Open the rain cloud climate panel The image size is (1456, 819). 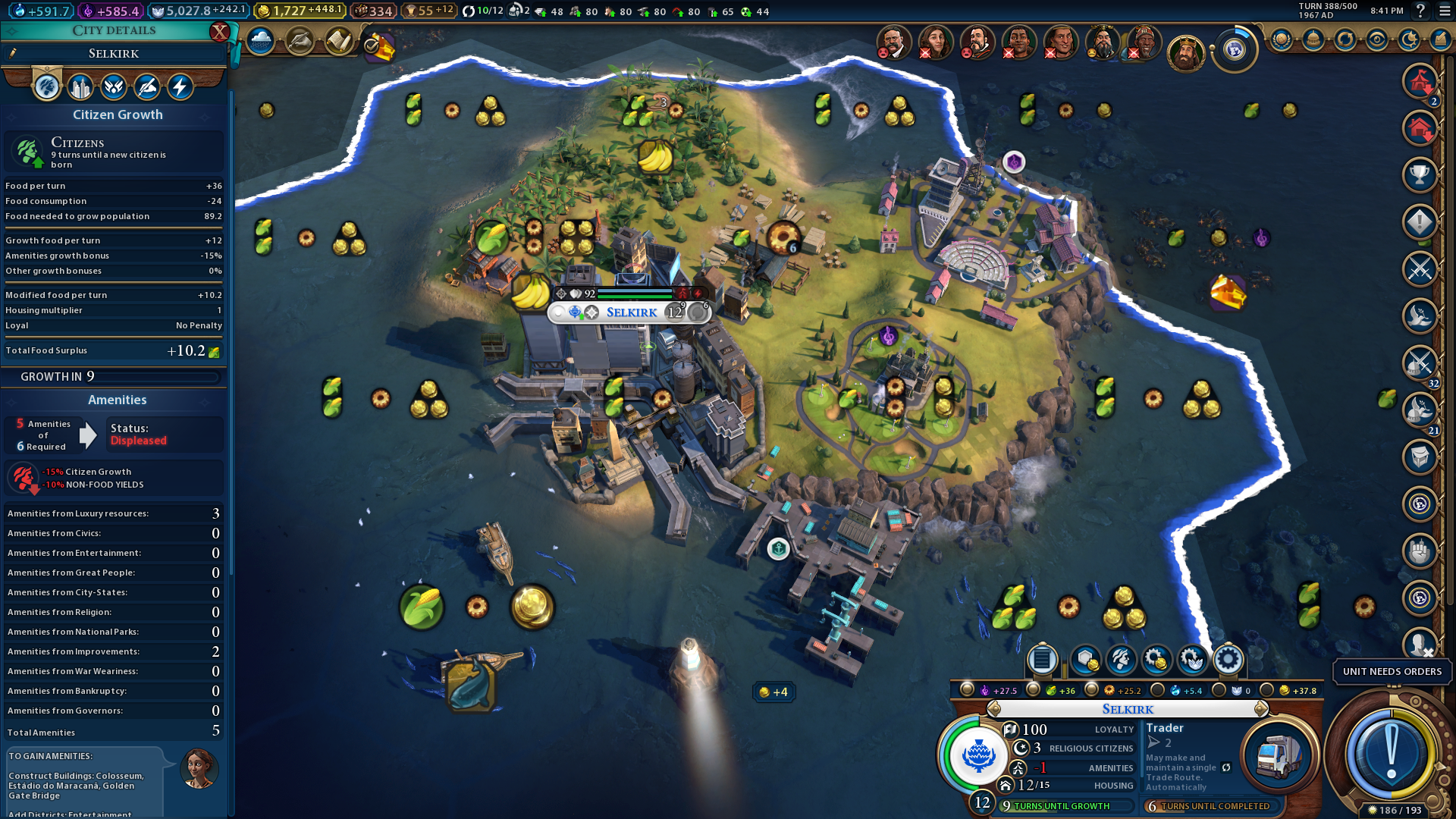[x=260, y=41]
